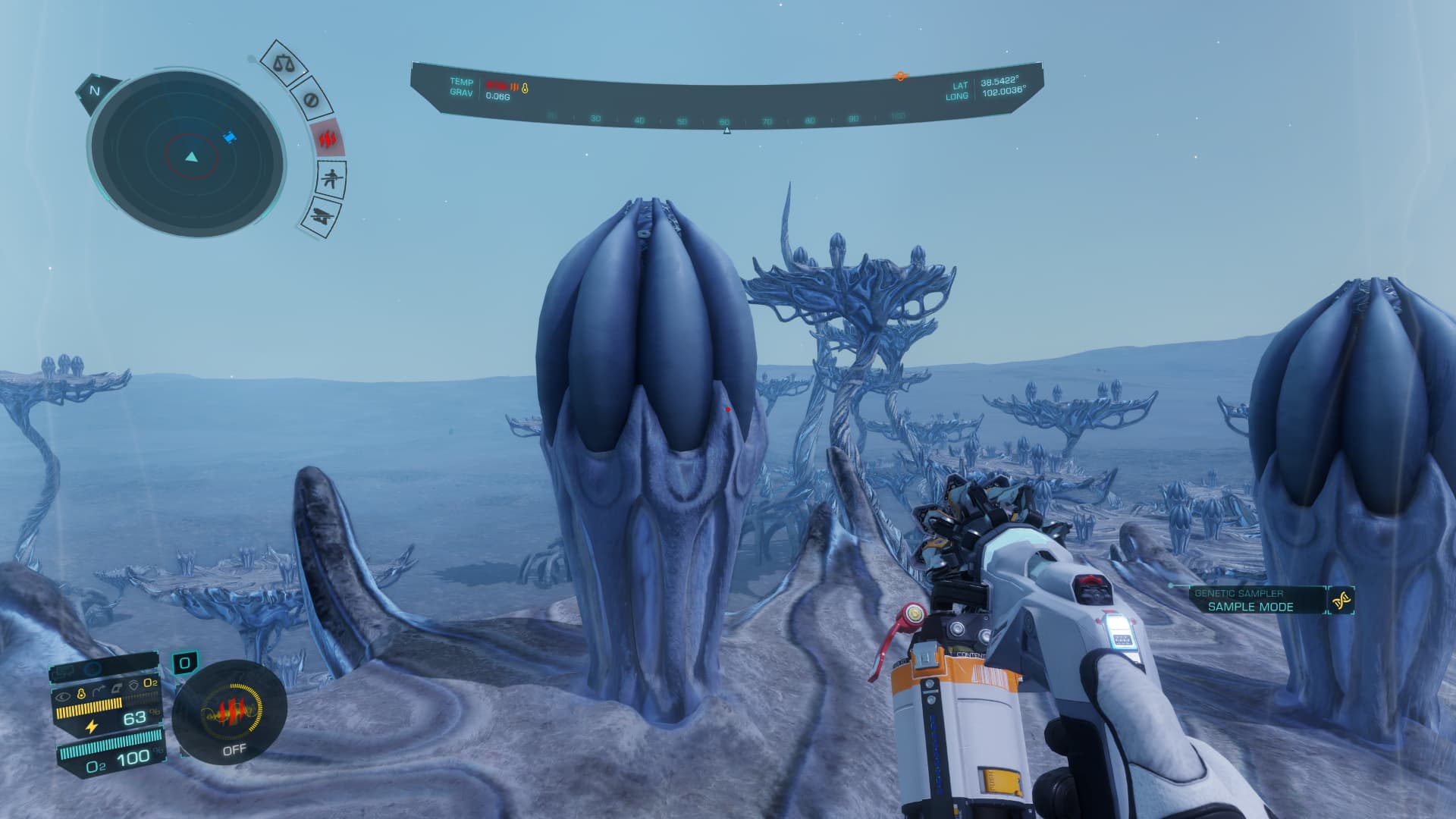Click the blue vehicle marker on radar
This screenshot has height=819, width=1456.
(x=229, y=136)
